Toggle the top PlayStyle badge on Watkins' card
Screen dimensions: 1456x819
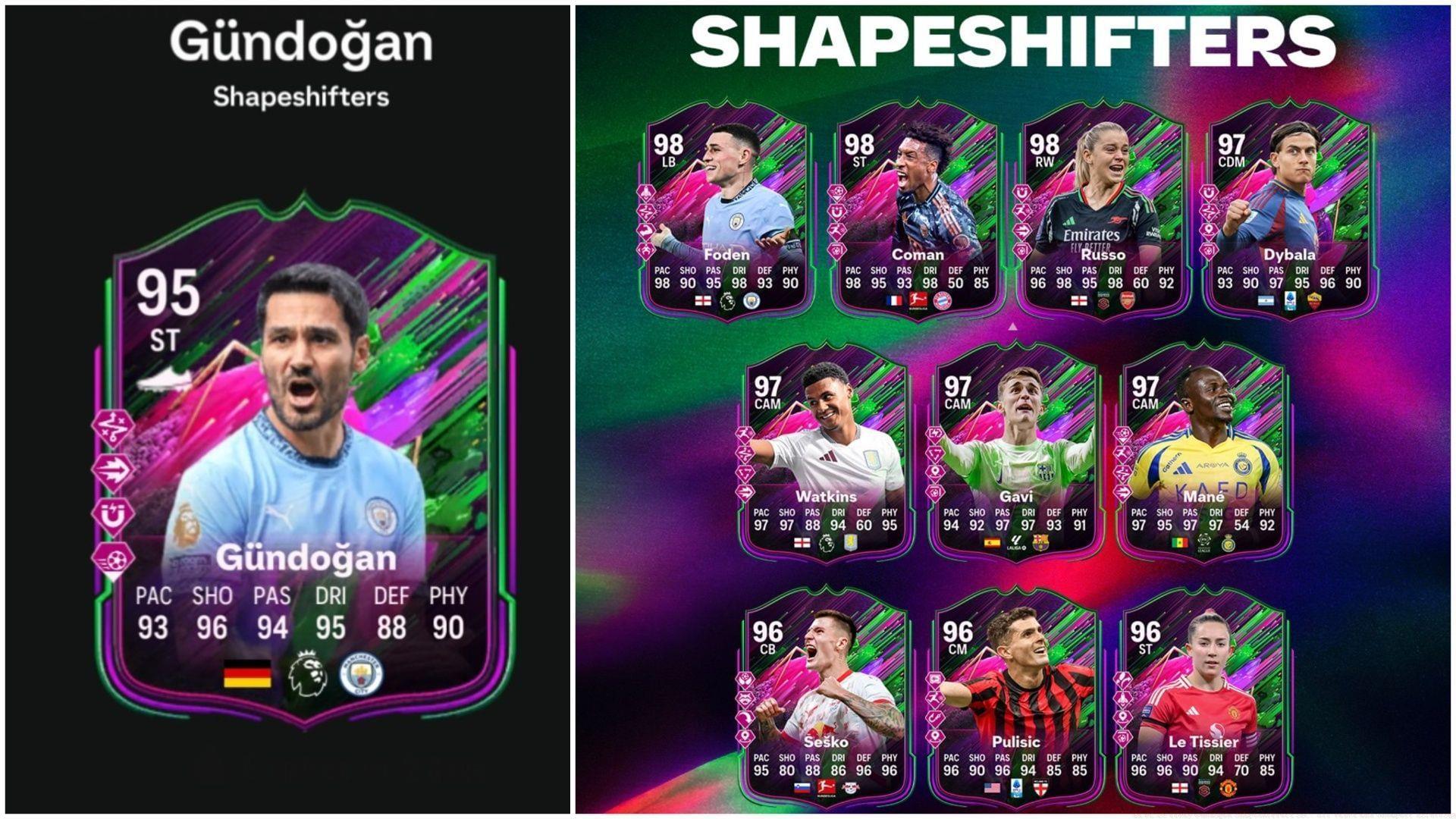pos(745,432)
